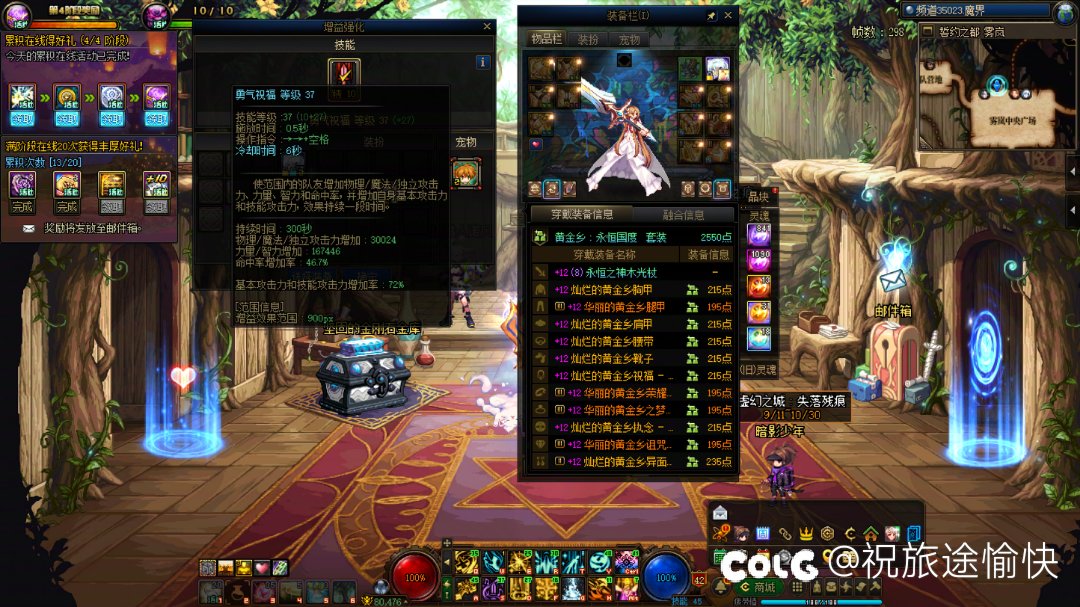The width and height of the screenshot is (1080, 607).
Task: Close the 装备栏 equipment window
Action: (x=729, y=16)
